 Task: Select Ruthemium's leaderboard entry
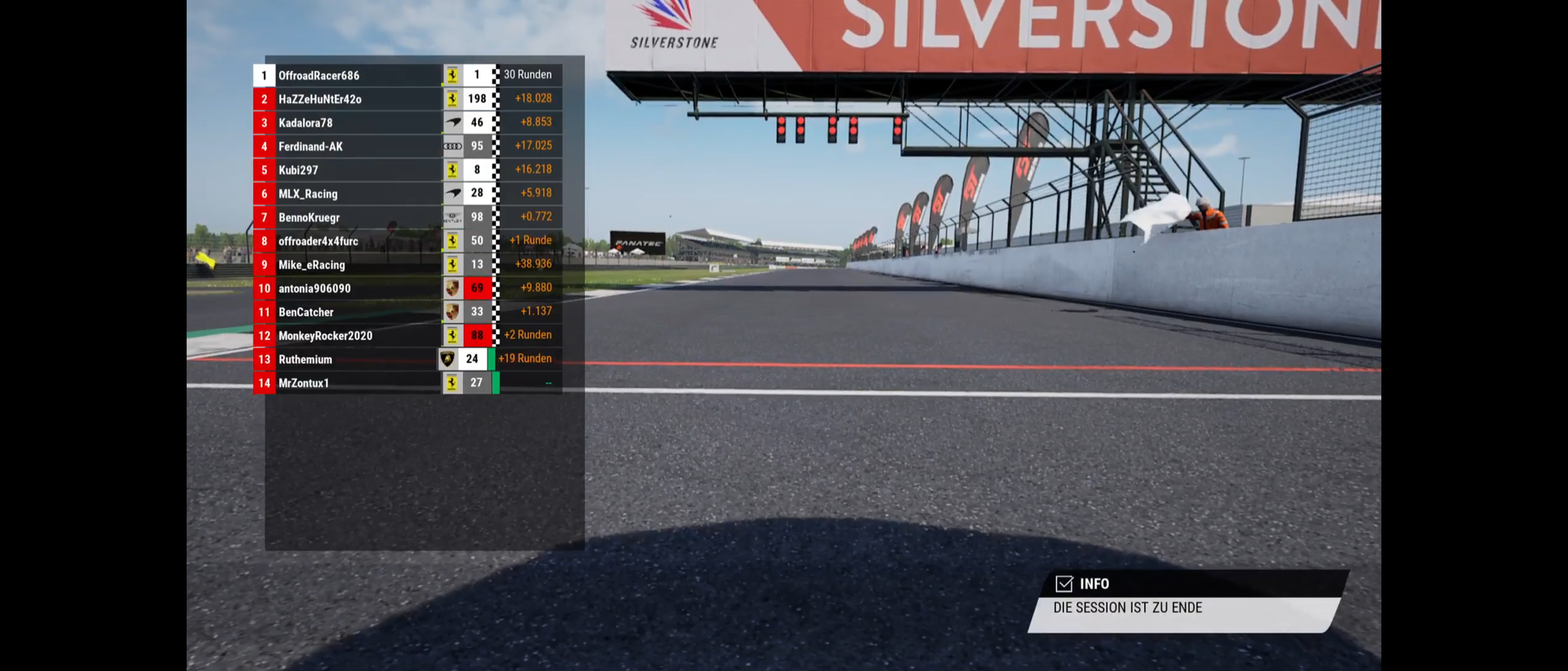click(x=305, y=360)
